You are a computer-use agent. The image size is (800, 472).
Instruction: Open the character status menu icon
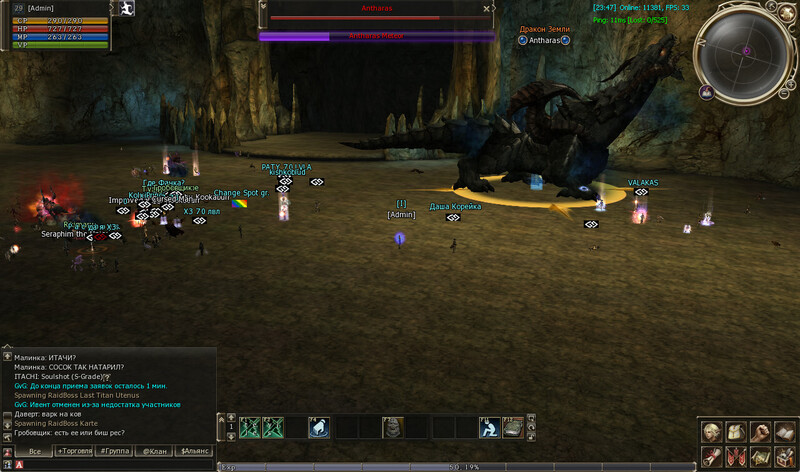coord(711,432)
